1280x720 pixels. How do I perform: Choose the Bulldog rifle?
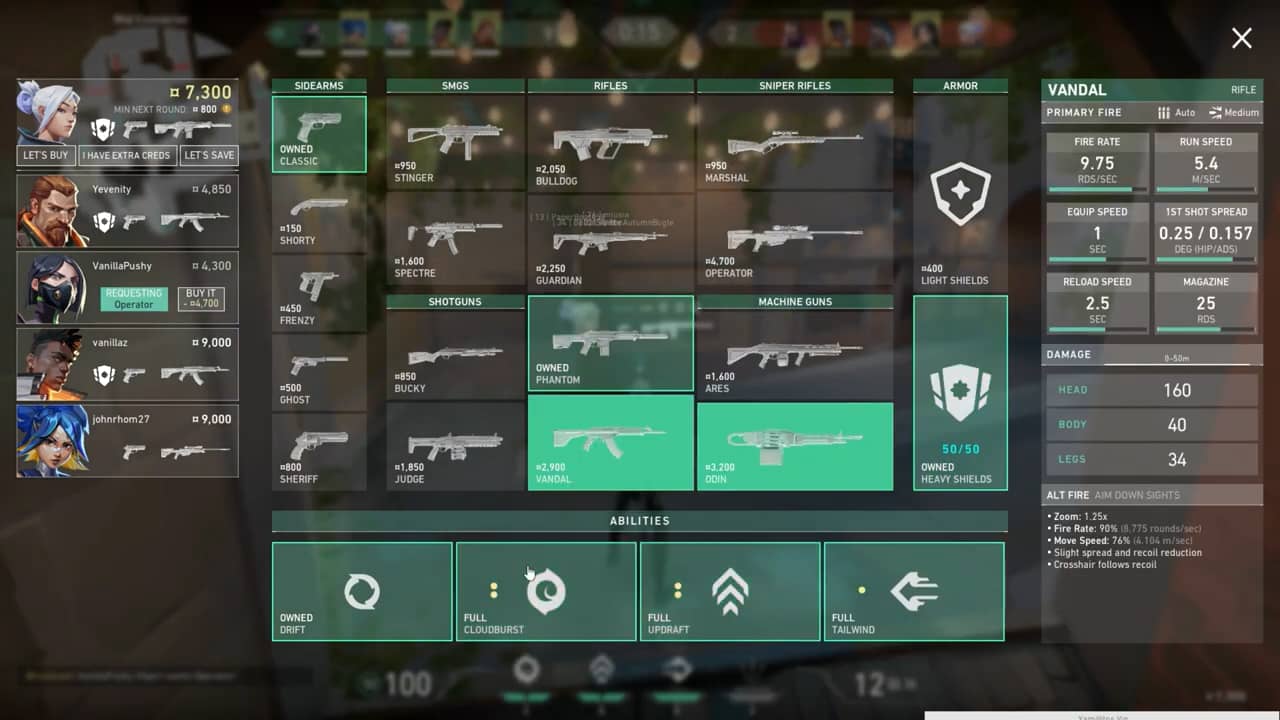tap(610, 142)
